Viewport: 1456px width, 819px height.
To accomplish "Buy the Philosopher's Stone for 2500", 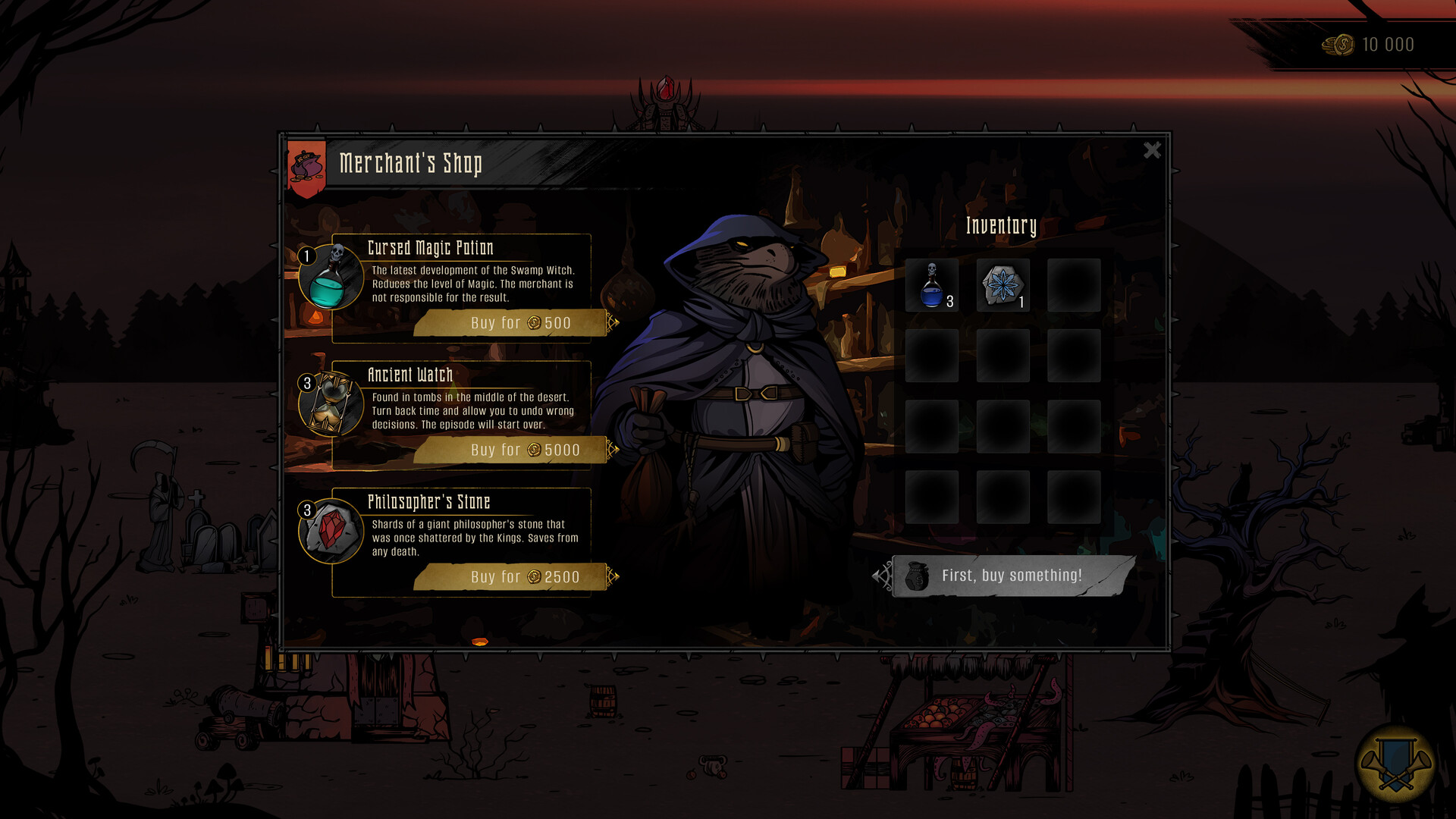I will point(510,576).
